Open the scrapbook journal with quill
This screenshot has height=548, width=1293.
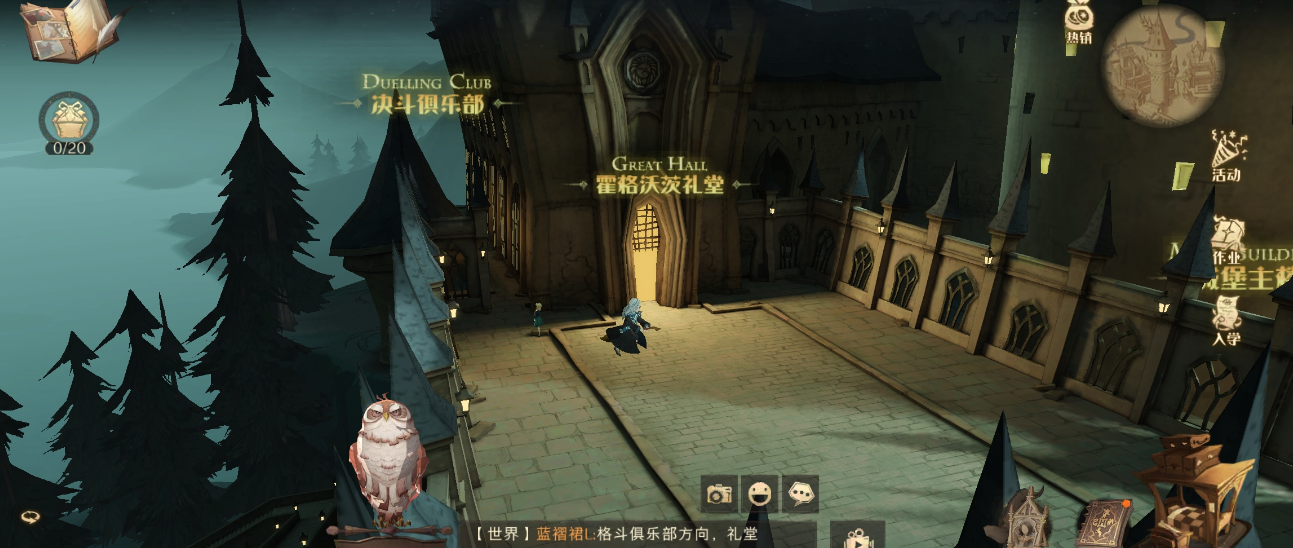(67, 30)
